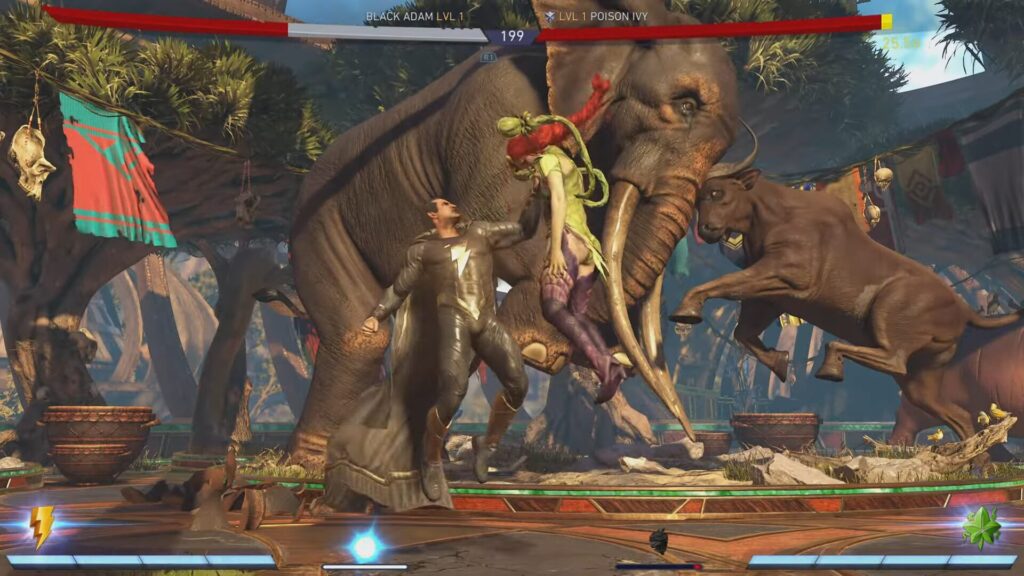Activate Poison Ivy's green leaf trait icon
Screen dimensions: 1024x576
(981, 527)
